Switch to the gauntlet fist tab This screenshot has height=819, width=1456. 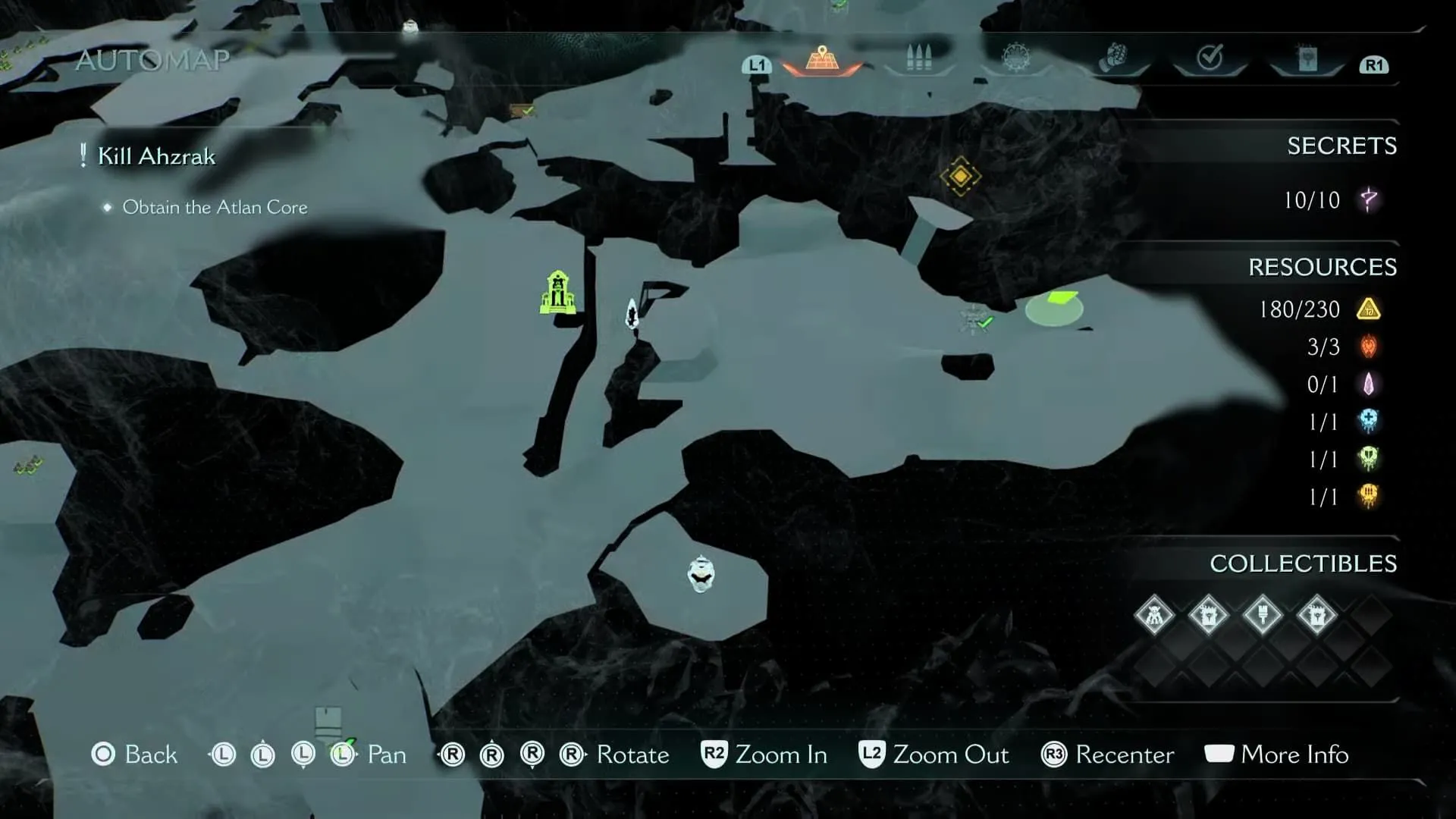[x=1112, y=58]
